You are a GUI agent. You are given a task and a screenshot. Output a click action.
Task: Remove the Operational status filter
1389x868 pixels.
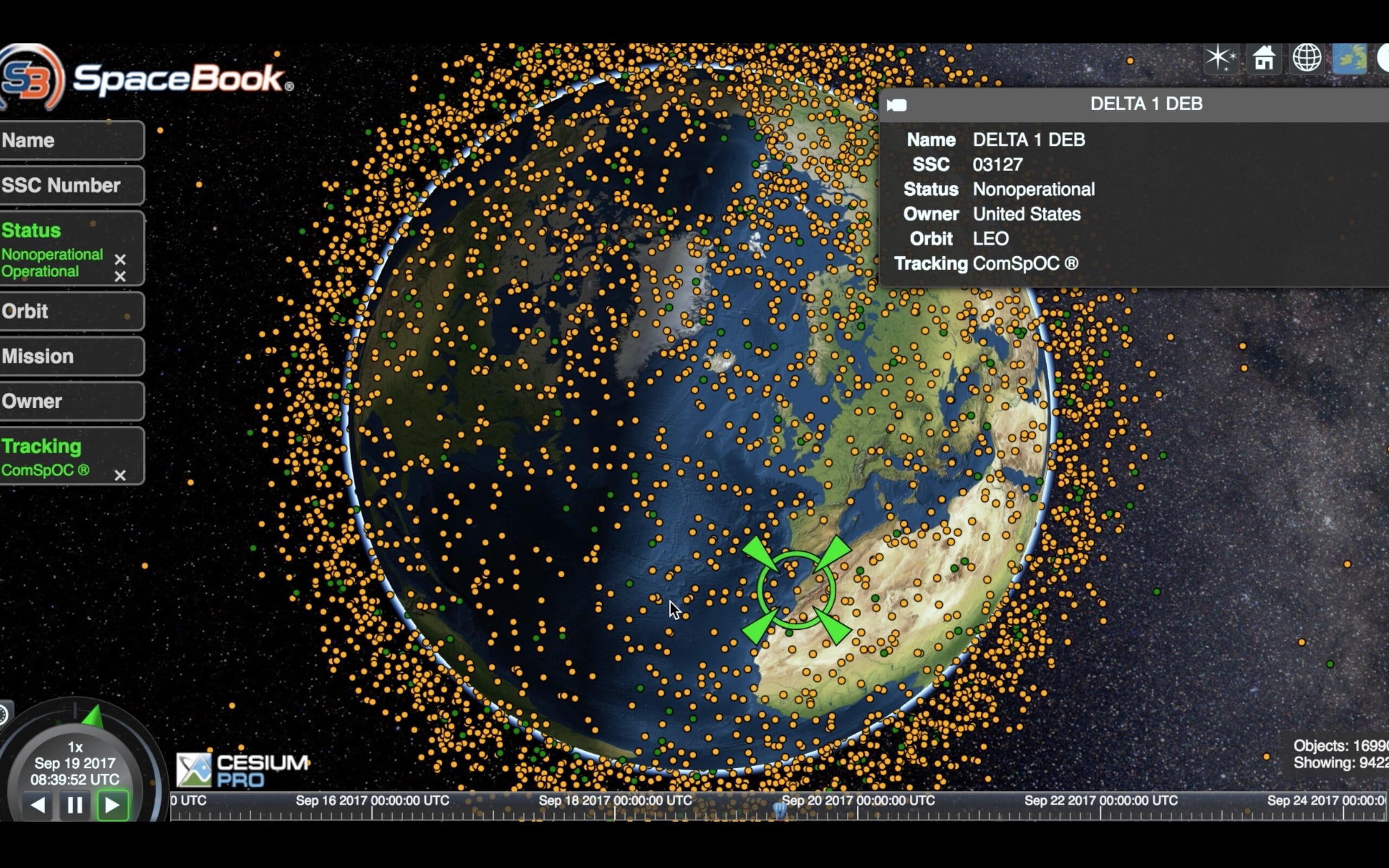pyautogui.click(x=120, y=277)
